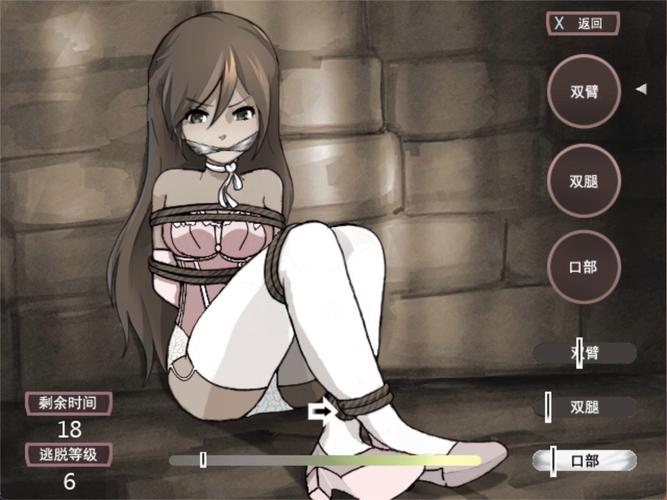
Task: Click the 返回 return button
Action: [582, 24]
